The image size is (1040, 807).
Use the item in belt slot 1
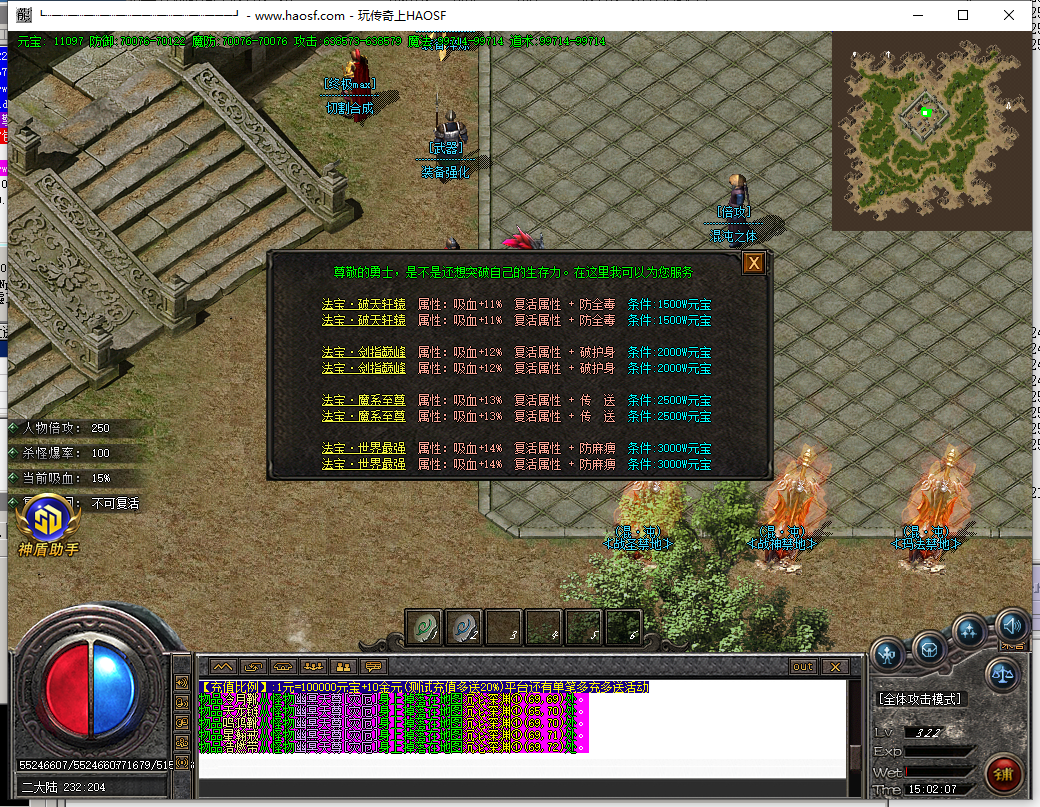(424, 627)
